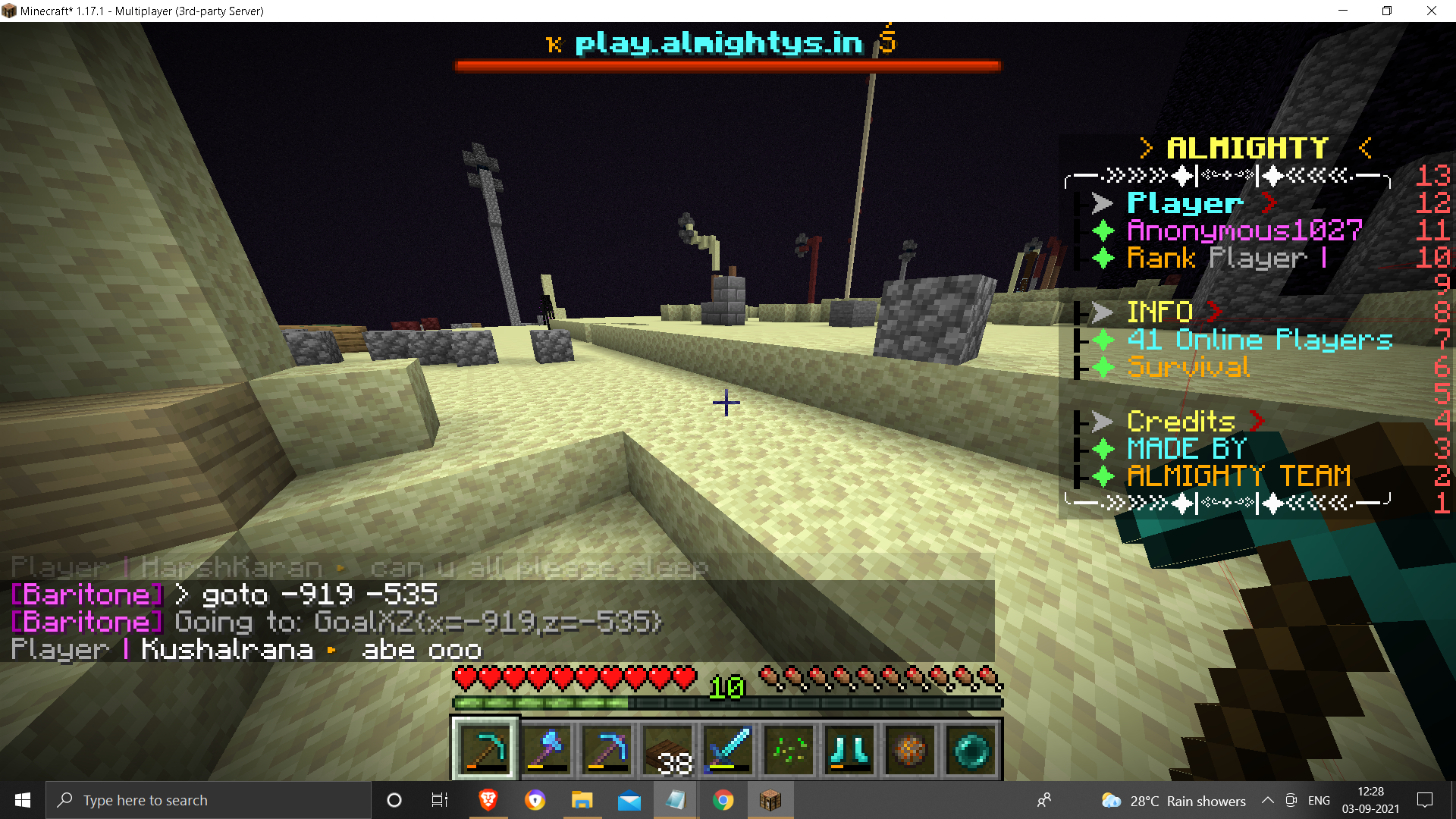Screen dimensions: 1456x819
Task: Select the magma cream in the hotbar
Action: pos(909,751)
